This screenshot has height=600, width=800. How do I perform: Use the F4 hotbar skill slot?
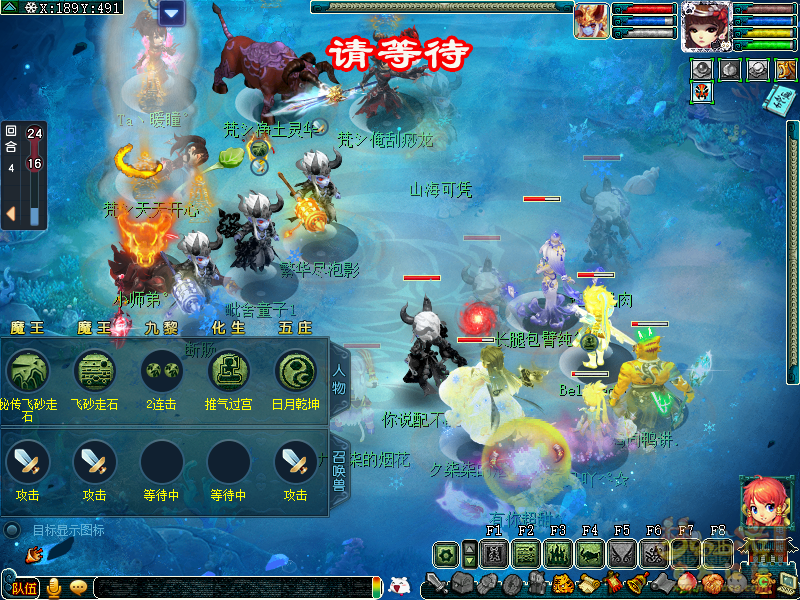(590, 553)
